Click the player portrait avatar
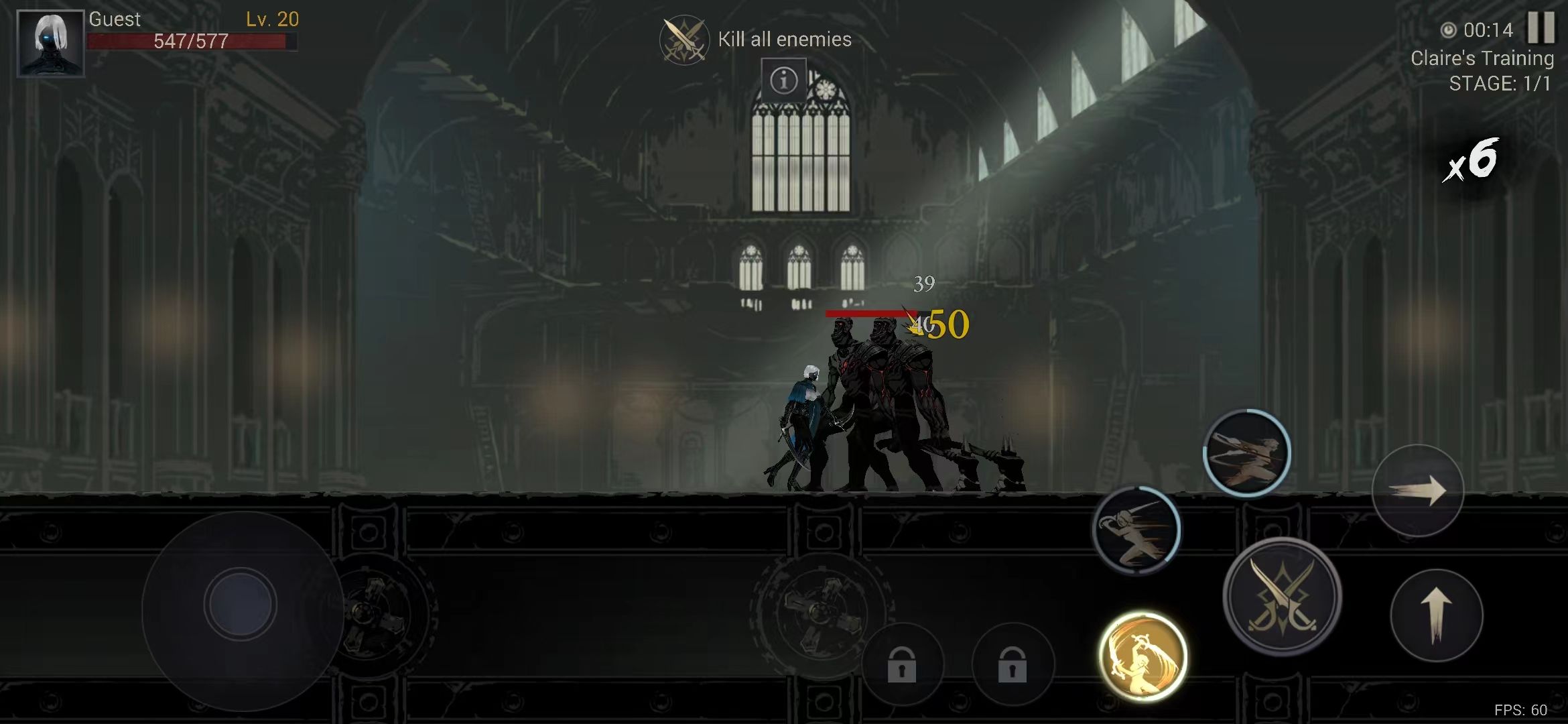 [x=50, y=43]
